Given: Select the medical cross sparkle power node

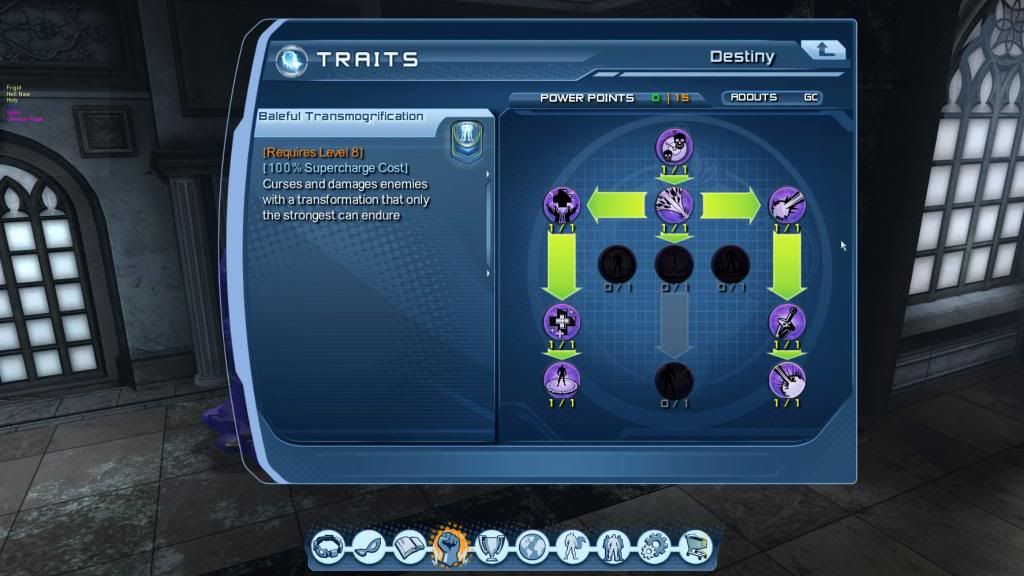Looking at the screenshot, I should (562, 322).
